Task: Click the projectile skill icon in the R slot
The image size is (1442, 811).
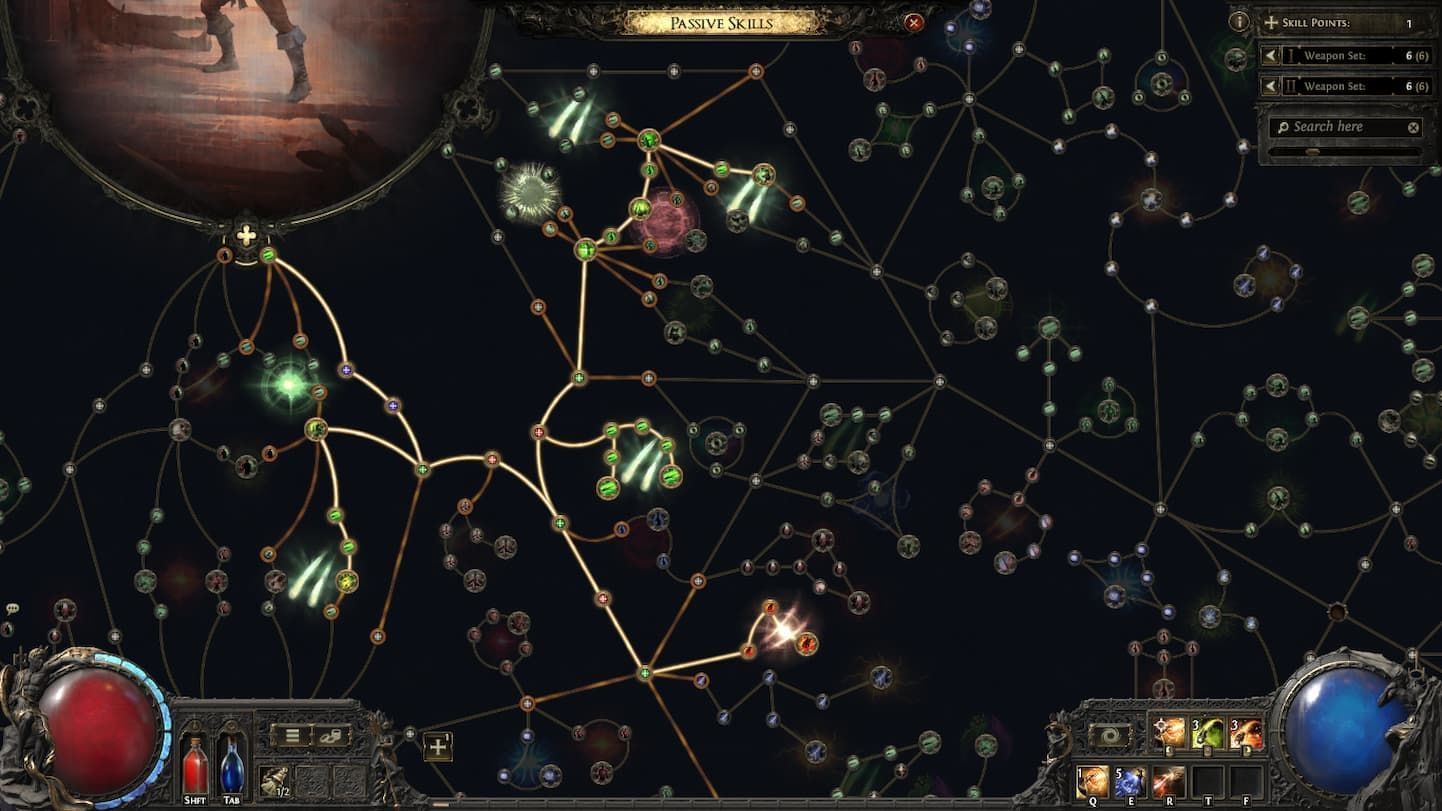Action: coord(1169,780)
